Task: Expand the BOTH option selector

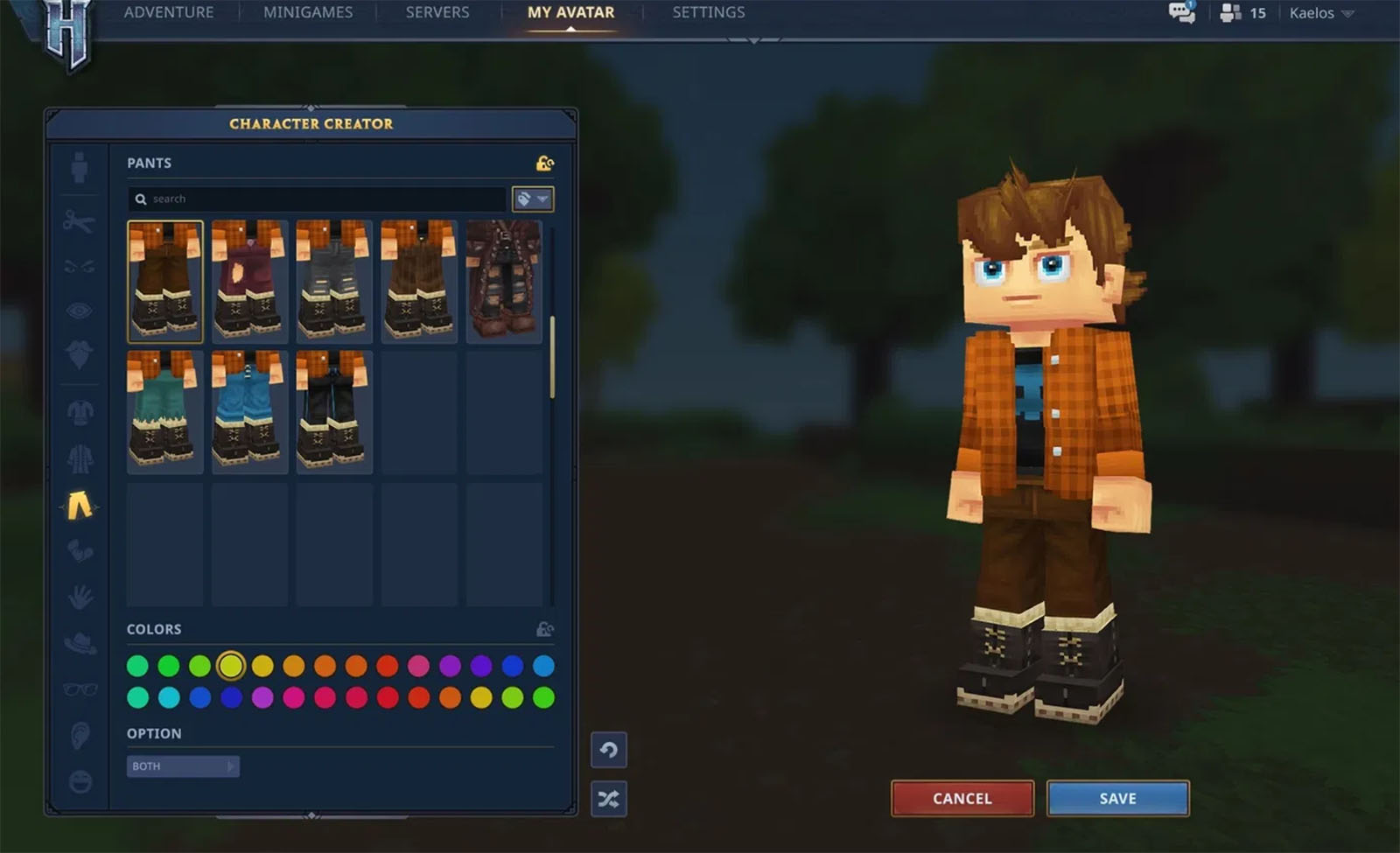Action: pyautogui.click(x=182, y=766)
